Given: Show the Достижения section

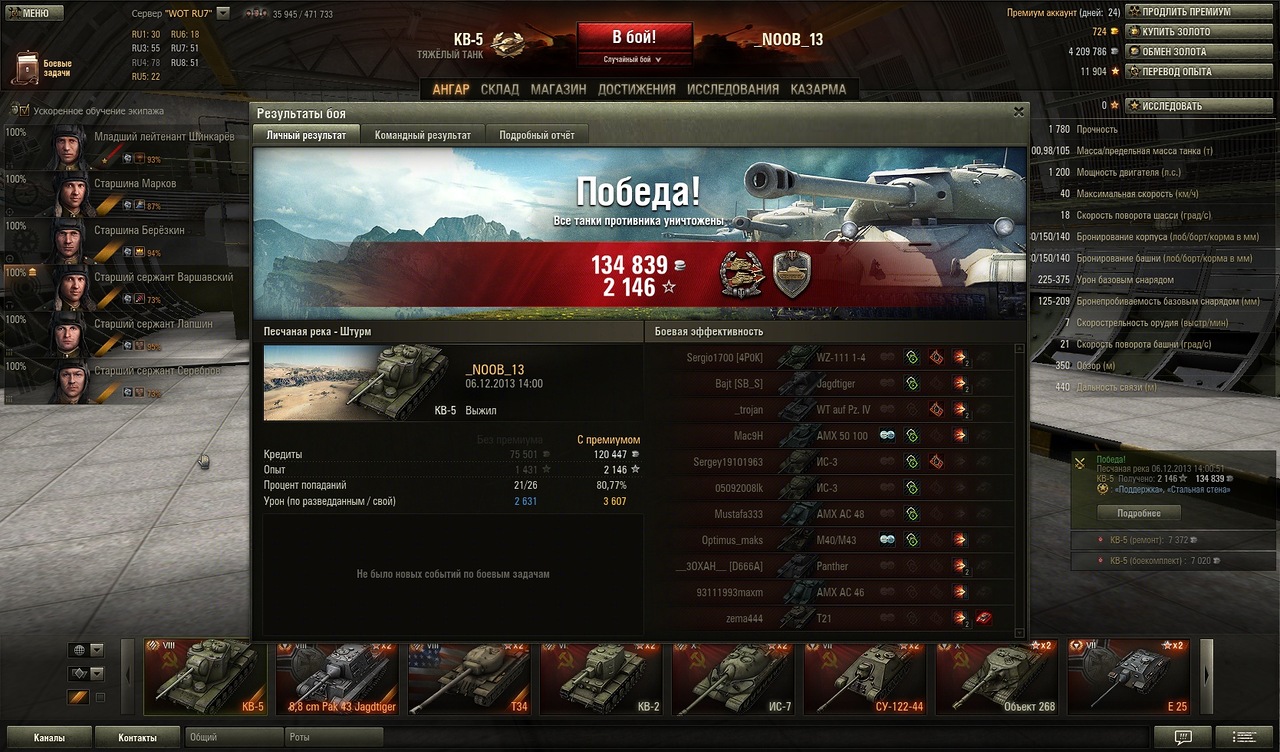Looking at the screenshot, I should pos(636,89).
